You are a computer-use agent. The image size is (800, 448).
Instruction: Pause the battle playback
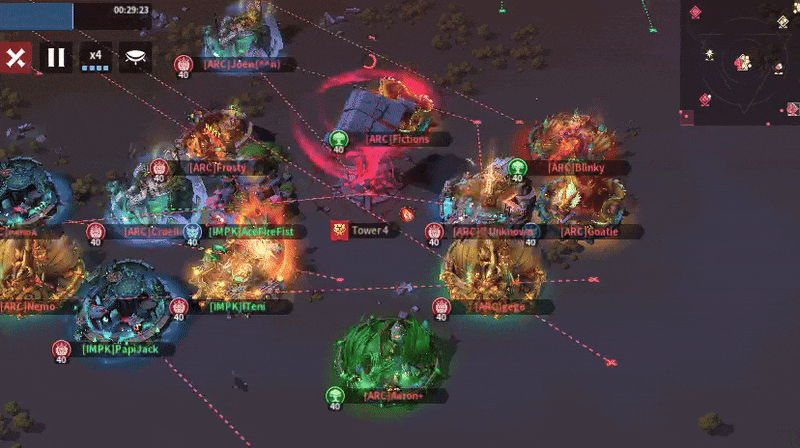[56, 57]
